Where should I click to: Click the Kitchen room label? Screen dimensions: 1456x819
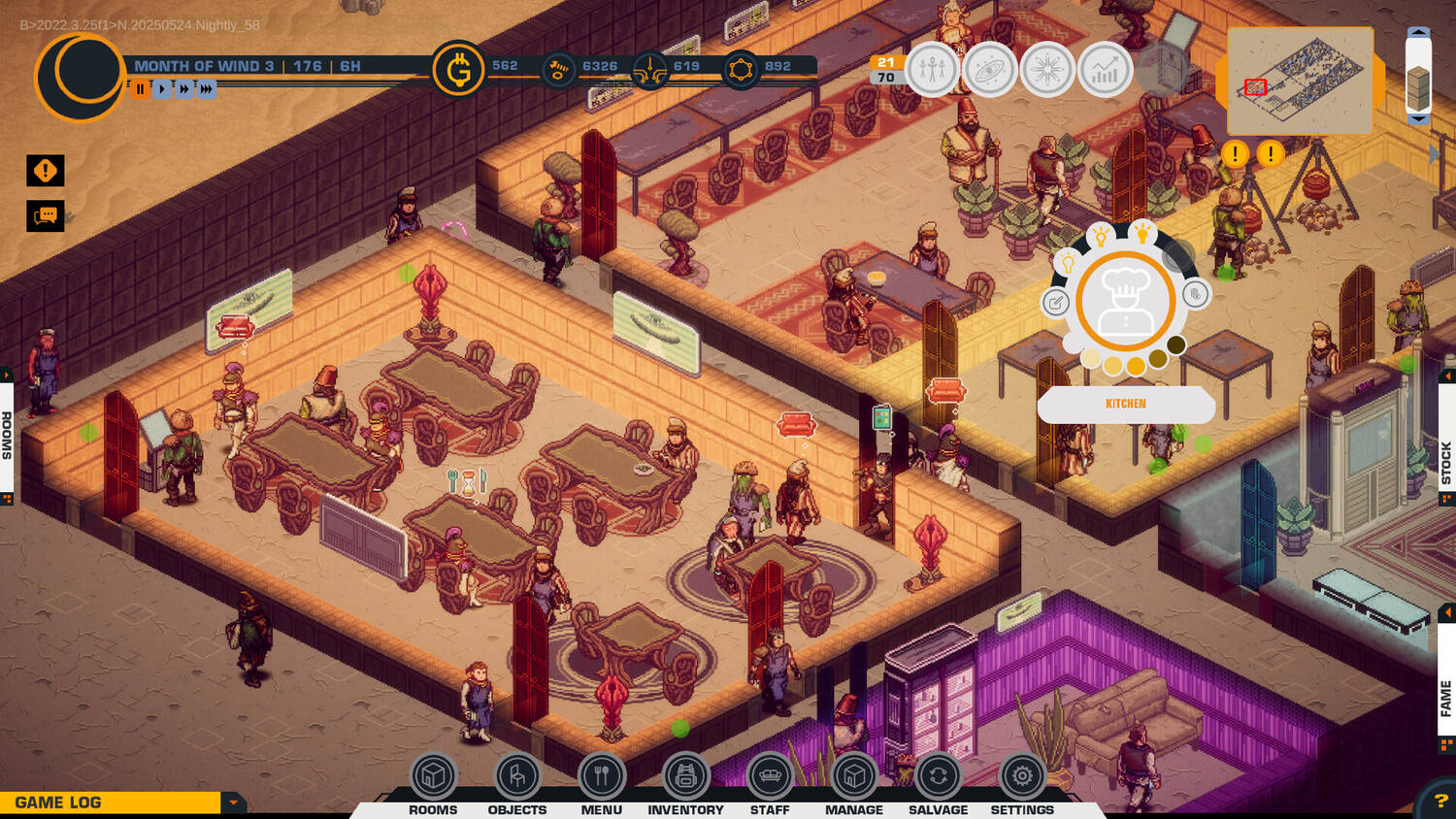point(1126,404)
